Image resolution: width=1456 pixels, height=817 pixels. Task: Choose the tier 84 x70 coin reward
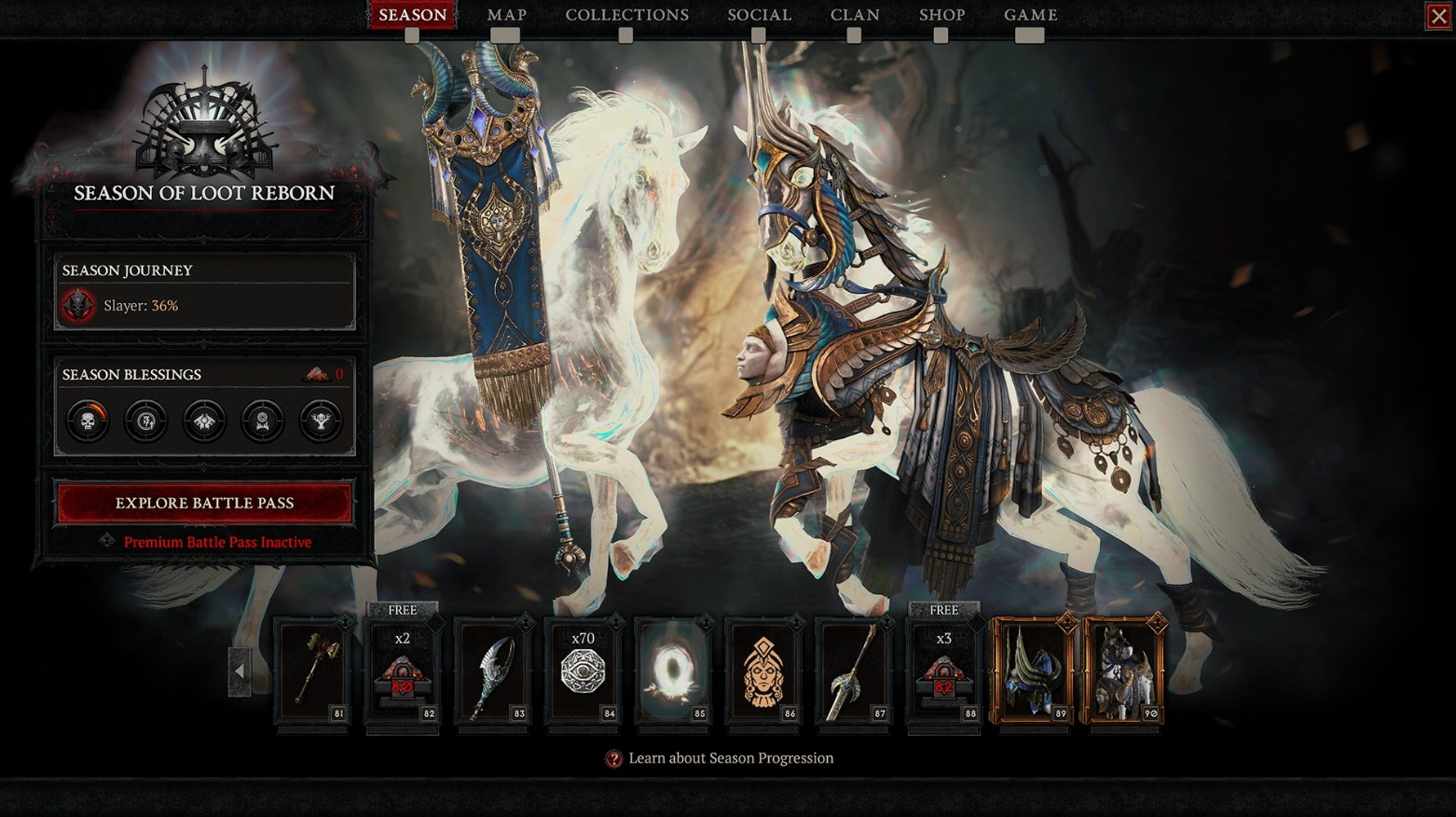tap(583, 671)
